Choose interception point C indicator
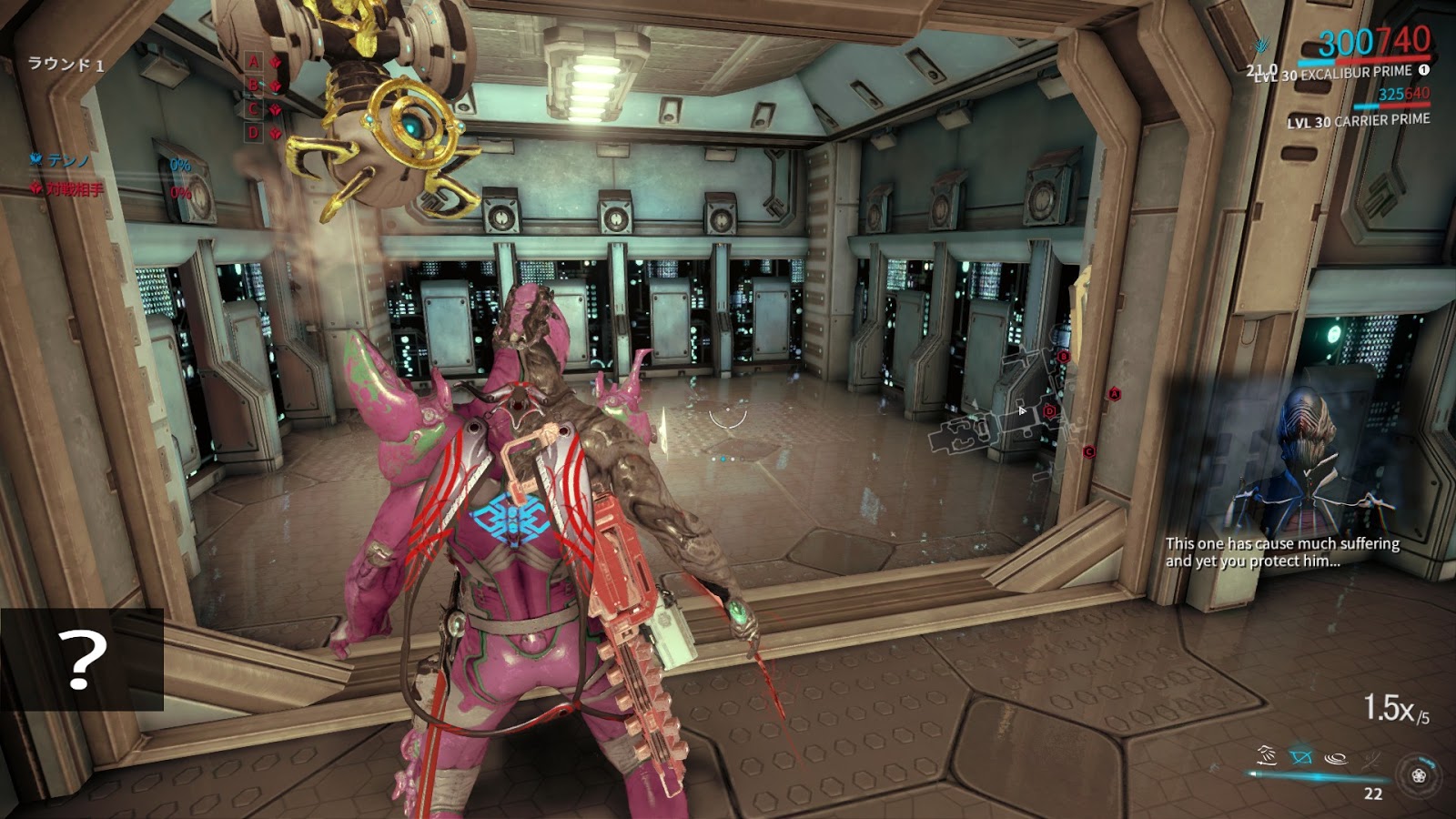Viewport: 1456px width, 819px height. coord(255,109)
